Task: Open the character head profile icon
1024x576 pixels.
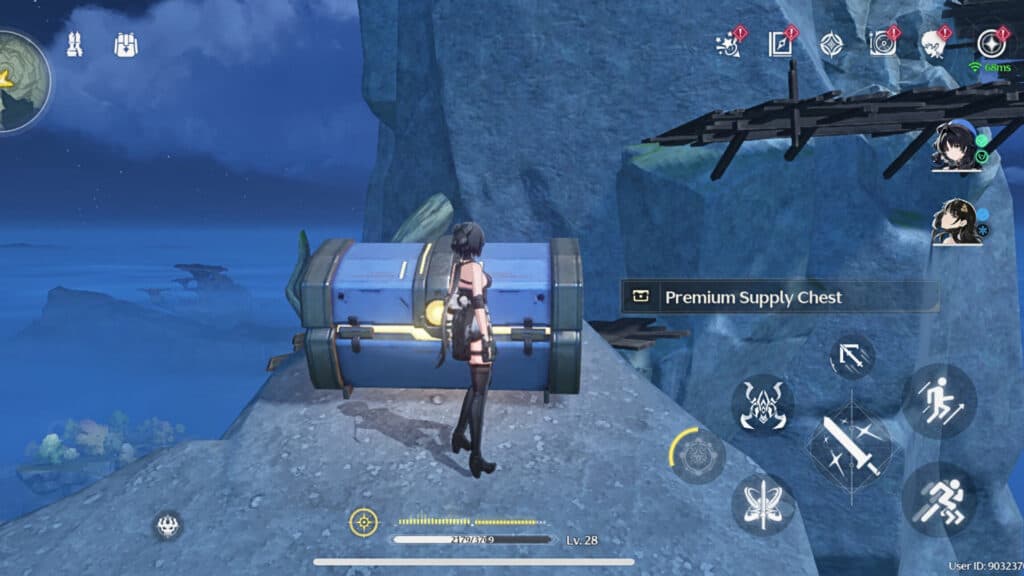Action: click(934, 44)
